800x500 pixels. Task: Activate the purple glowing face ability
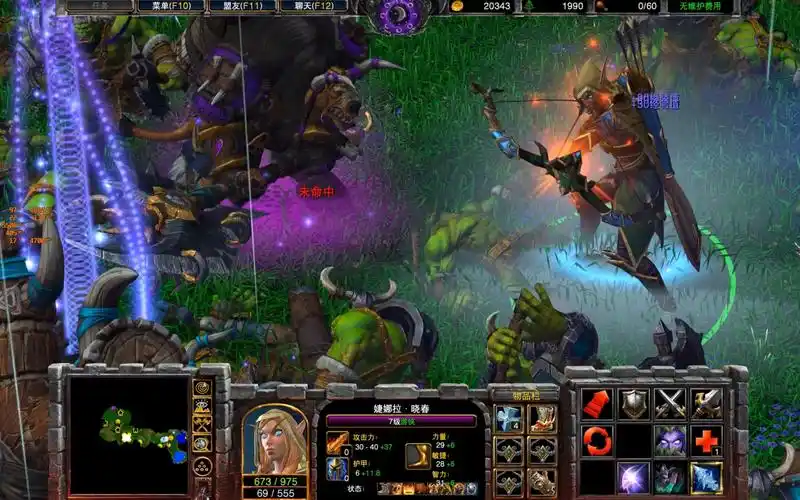pos(670,440)
